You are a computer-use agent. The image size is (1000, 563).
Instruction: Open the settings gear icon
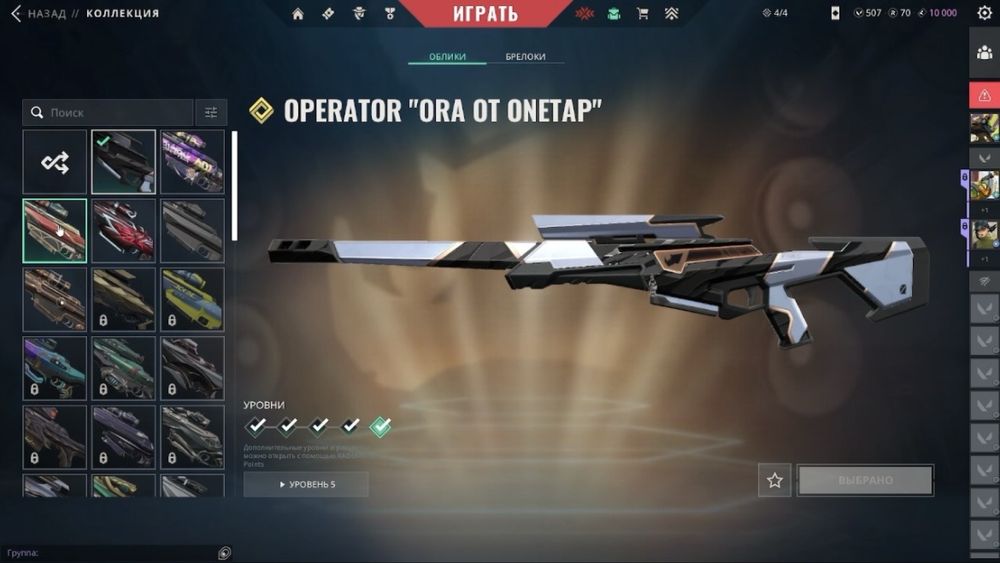pyautogui.click(x=983, y=14)
